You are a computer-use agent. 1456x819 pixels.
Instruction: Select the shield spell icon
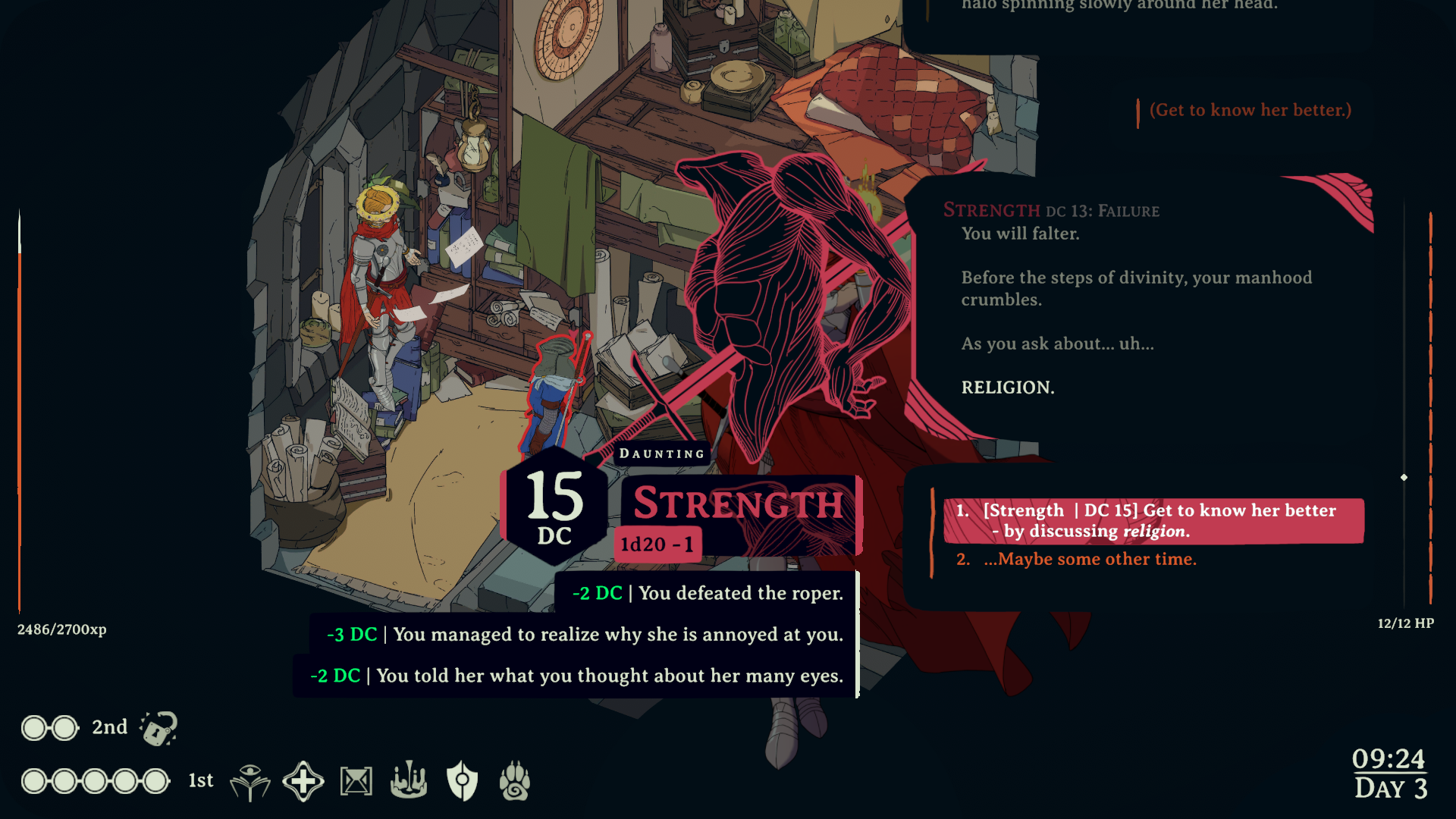(463, 780)
